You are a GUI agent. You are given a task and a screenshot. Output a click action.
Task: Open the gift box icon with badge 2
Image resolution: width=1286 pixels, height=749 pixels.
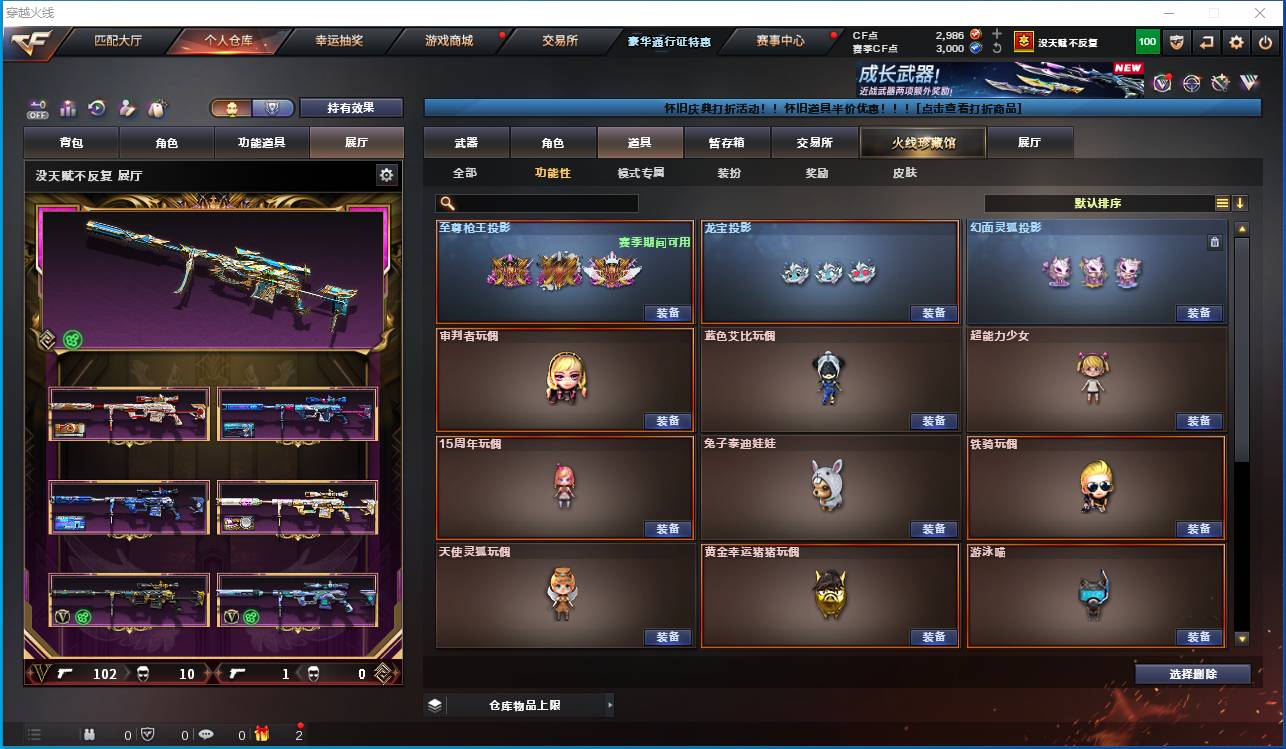(x=262, y=733)
